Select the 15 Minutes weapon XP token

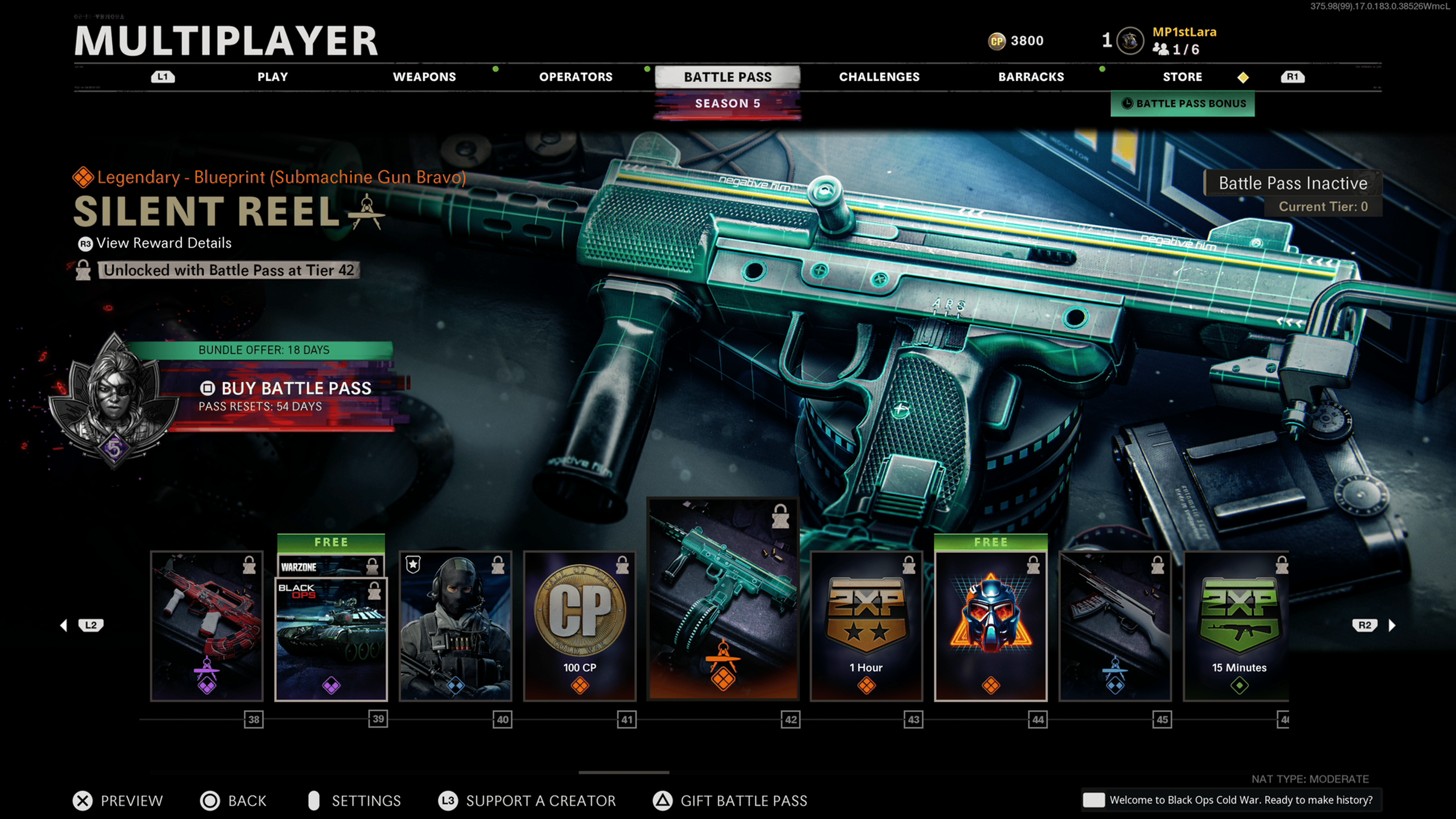[x=1237, y=626]
